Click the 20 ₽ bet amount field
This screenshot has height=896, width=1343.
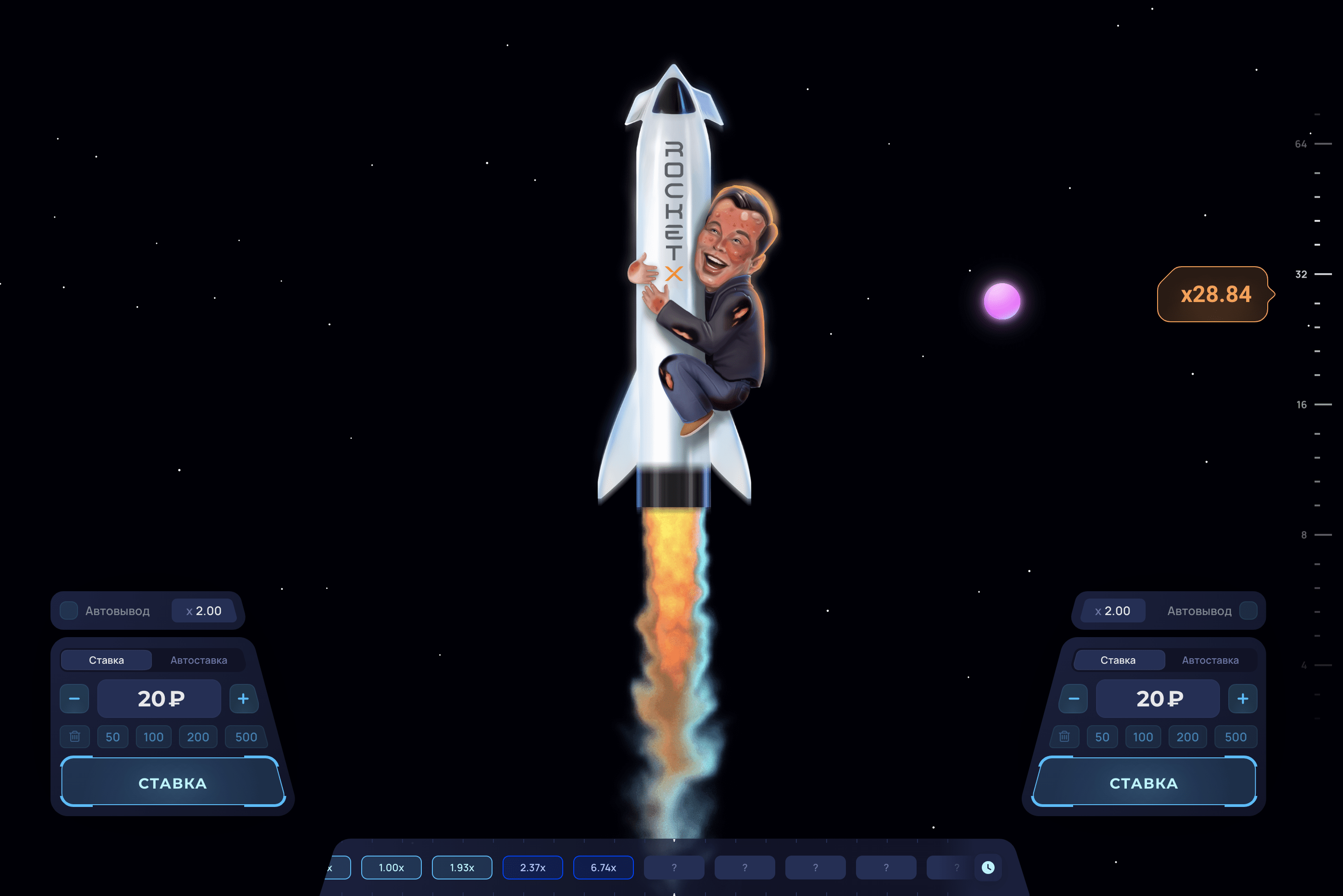pyautogui.click(x=158, y=698)
